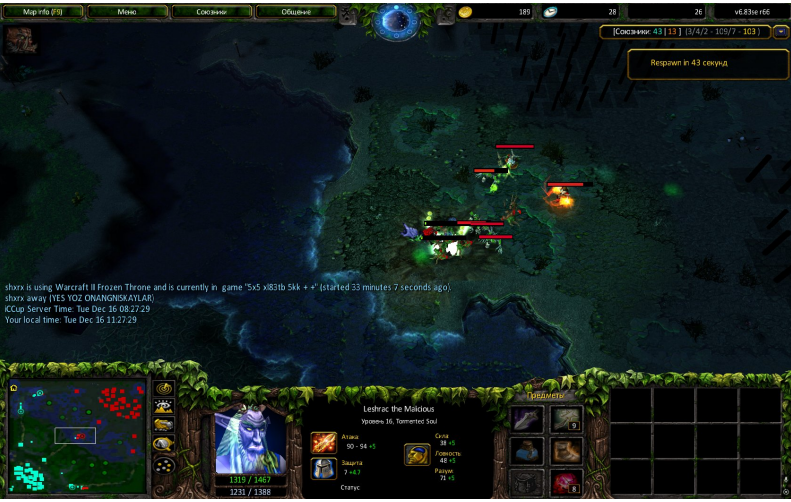The width and height of the screenshot is (791, 502).
Task: Open the Общение chat log button
Action: click(295, 12)
